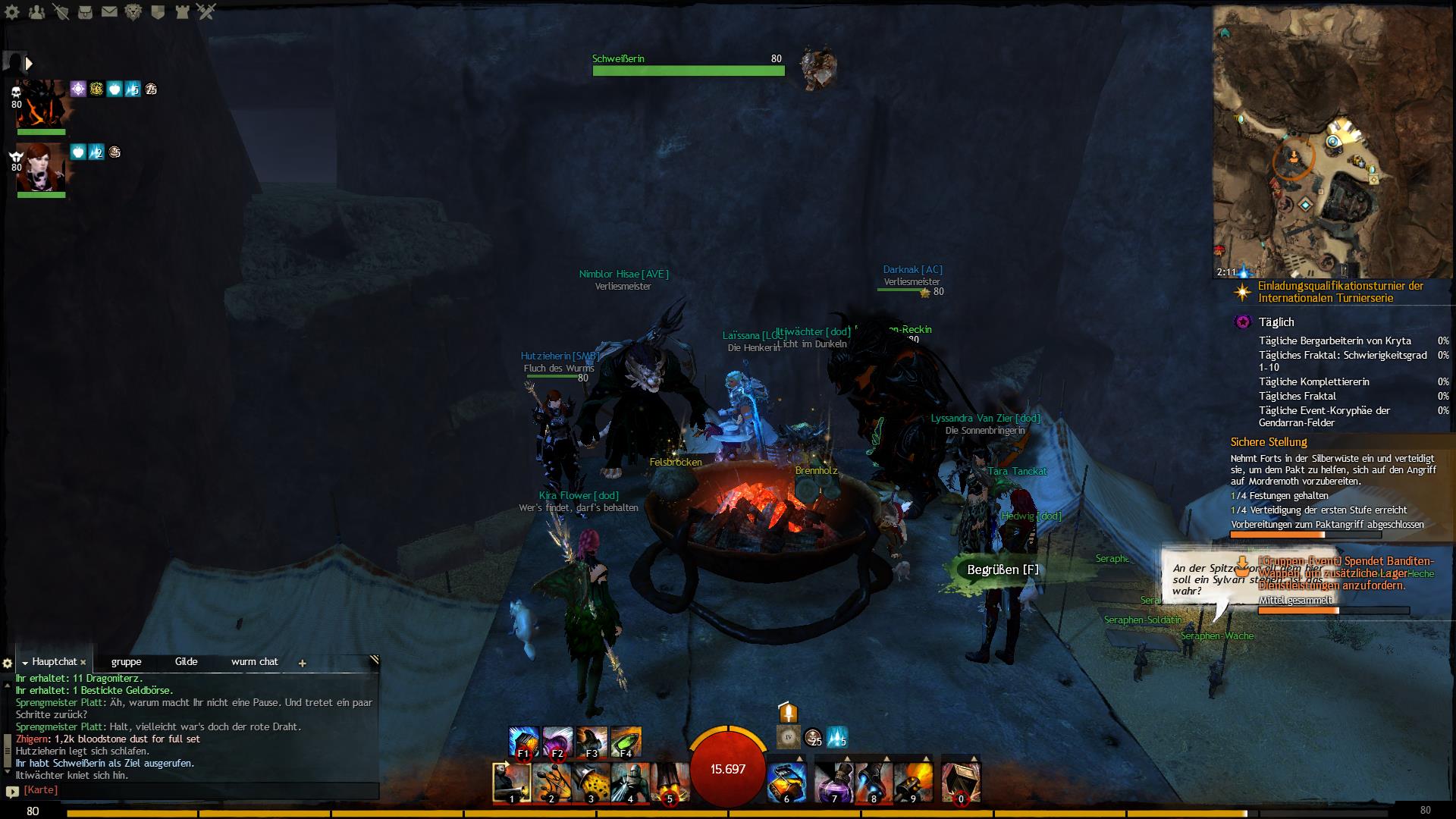This screenshot has width=1456, height=819.
Task: Open the lion head trading post icon
Action: click(x=133, y=11)
